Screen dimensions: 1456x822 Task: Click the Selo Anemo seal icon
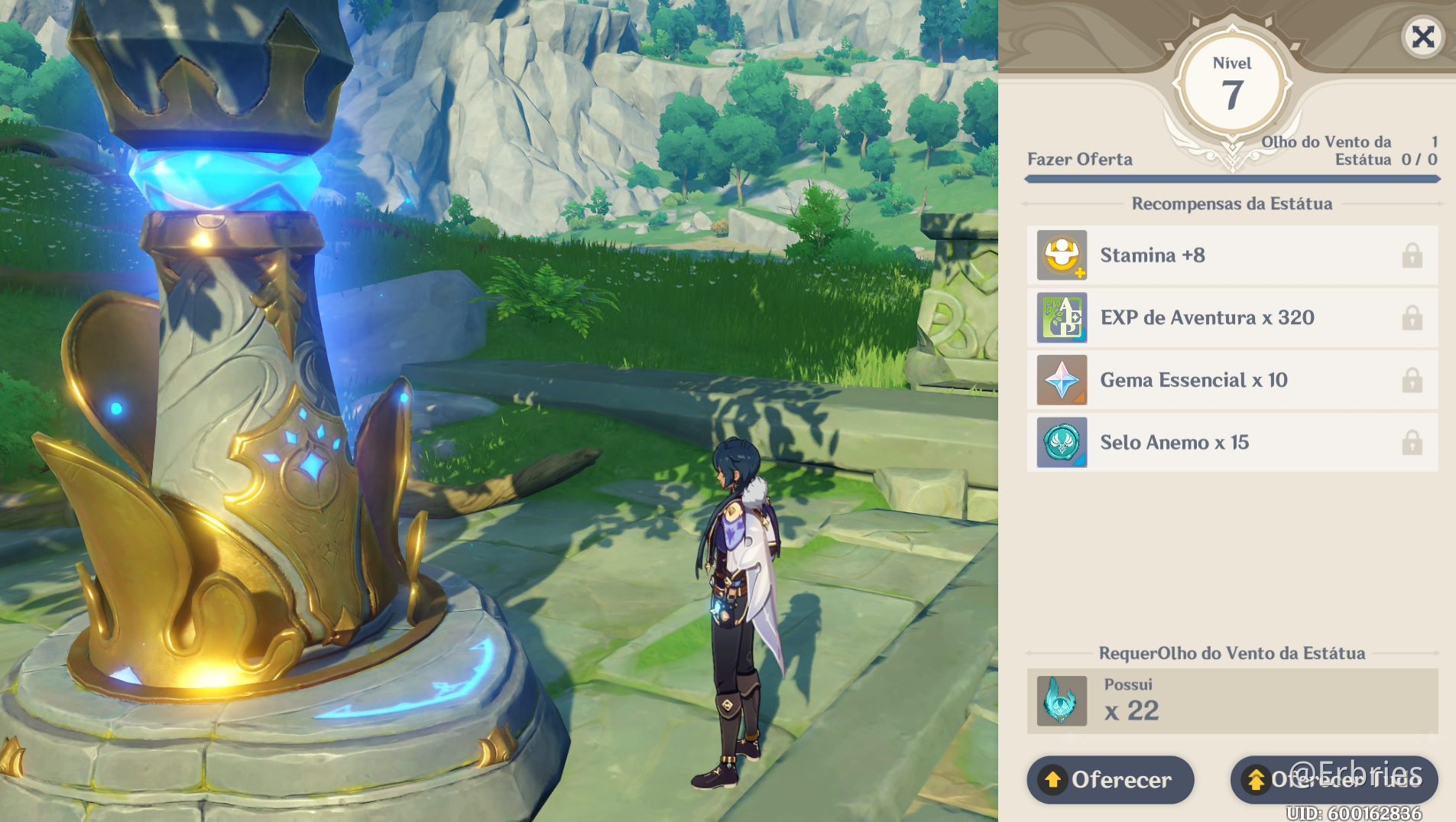pyautogui.click(x=1062, y=443)
